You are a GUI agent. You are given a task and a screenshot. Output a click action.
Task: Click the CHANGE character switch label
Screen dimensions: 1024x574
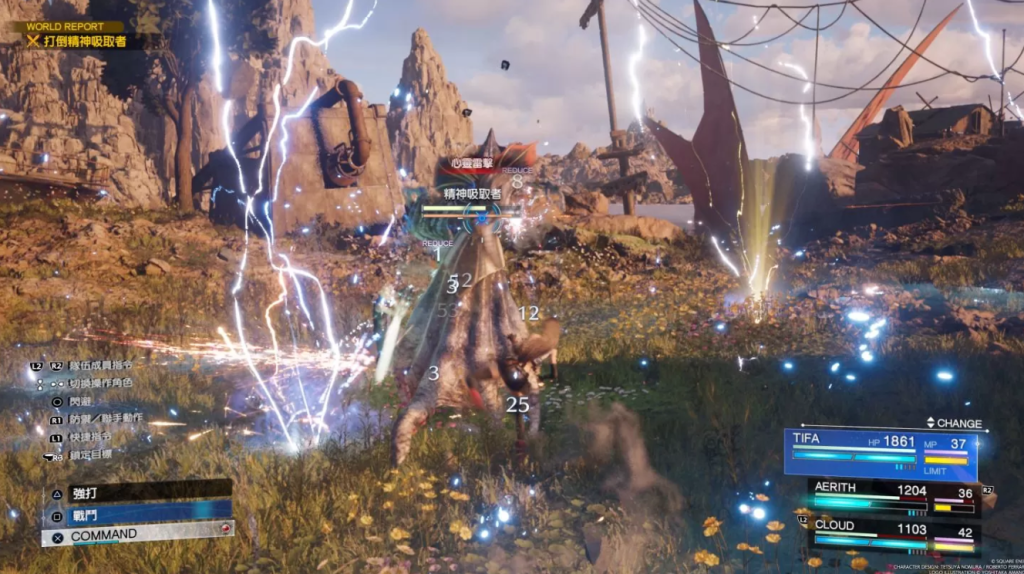(955, 423)
